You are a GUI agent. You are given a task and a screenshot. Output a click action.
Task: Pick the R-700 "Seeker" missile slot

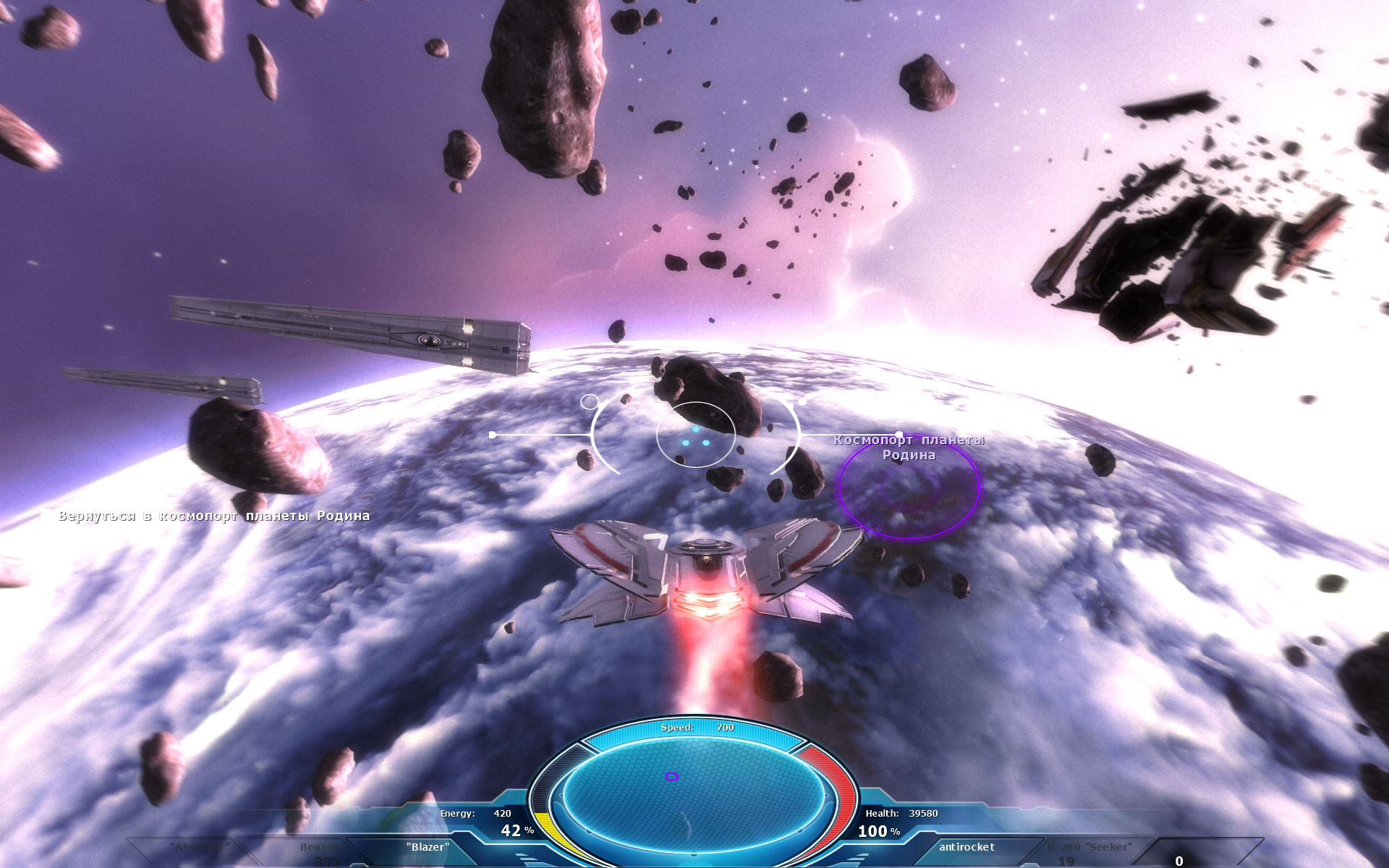coord(1090,848)
